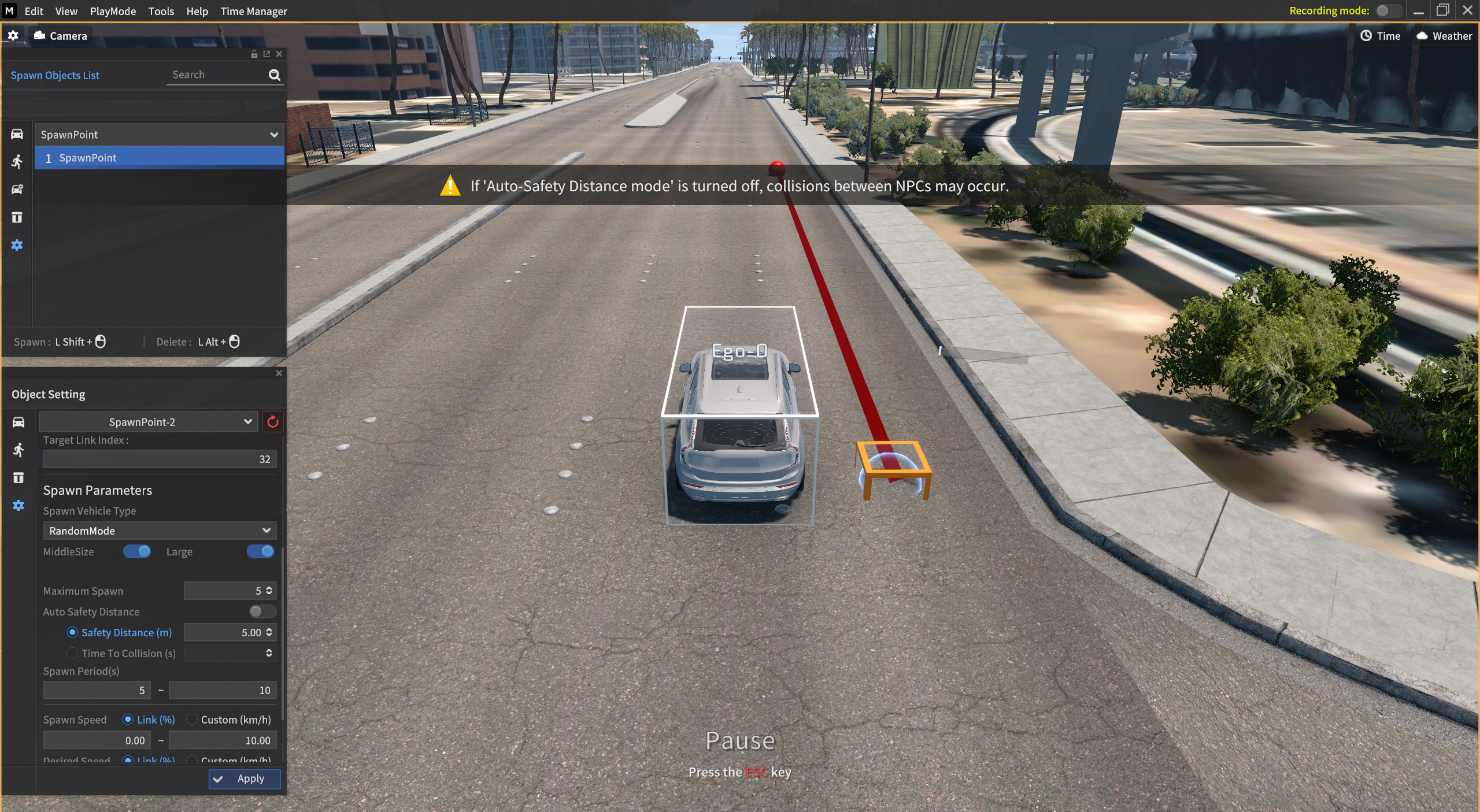This screenshot has width=1480, height=812.
Task: Choose Custom (km/h) for Spawn Speed
Action: pyautogui.click(x=192, y=720)
